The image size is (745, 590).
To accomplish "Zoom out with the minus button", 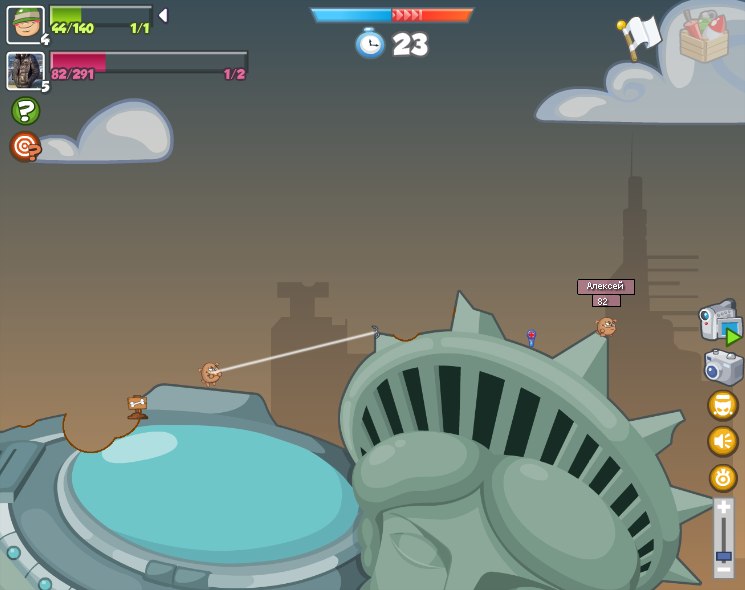I will [x=723, y=569].
